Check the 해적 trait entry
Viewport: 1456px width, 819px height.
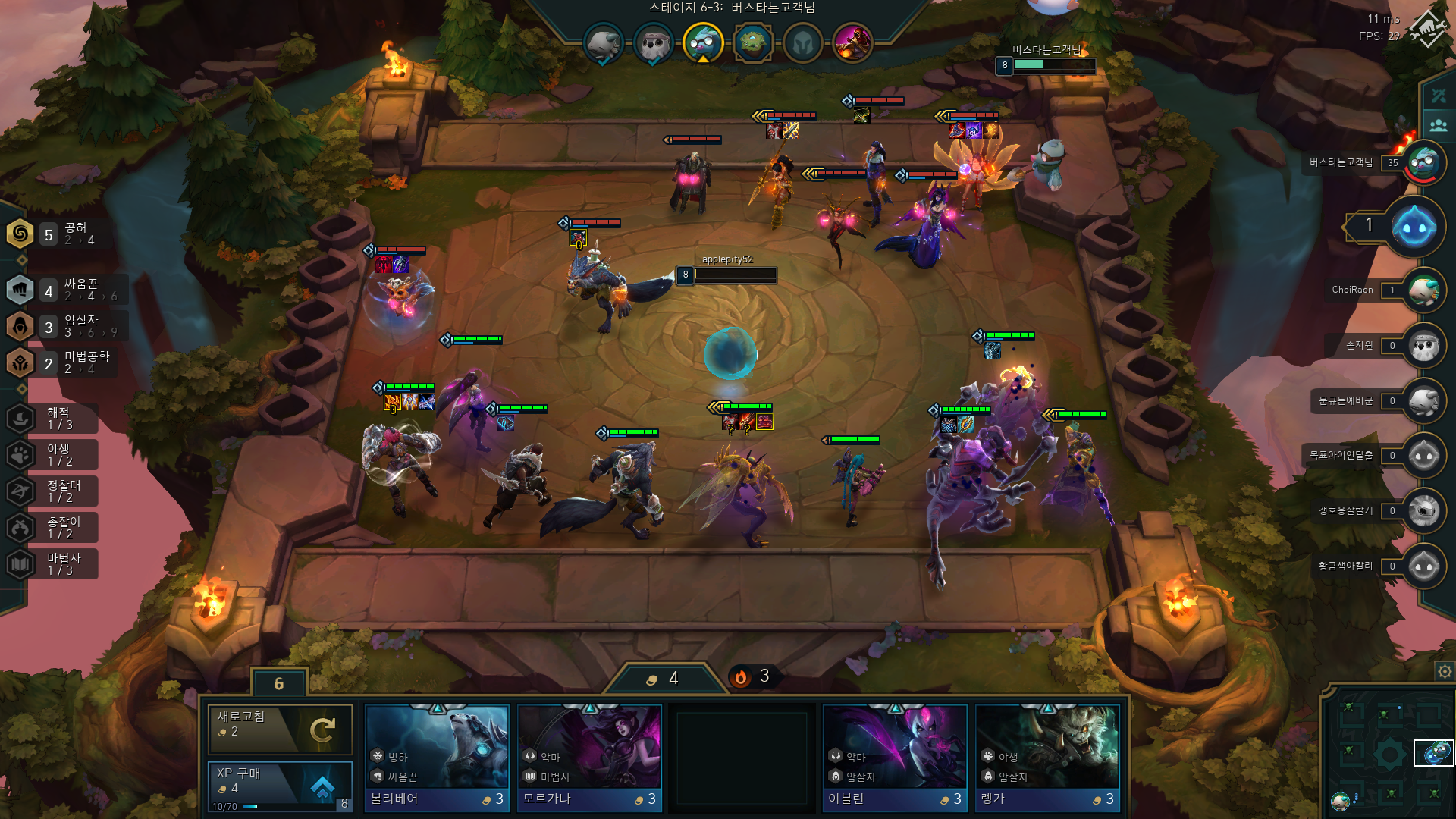[53, 418]
